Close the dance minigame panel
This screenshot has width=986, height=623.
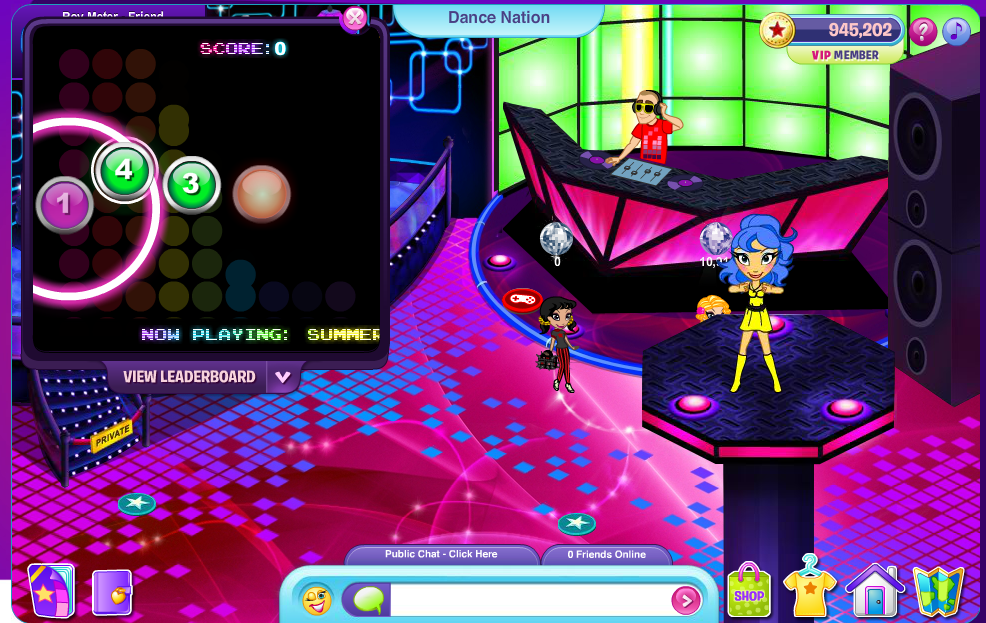354,18
